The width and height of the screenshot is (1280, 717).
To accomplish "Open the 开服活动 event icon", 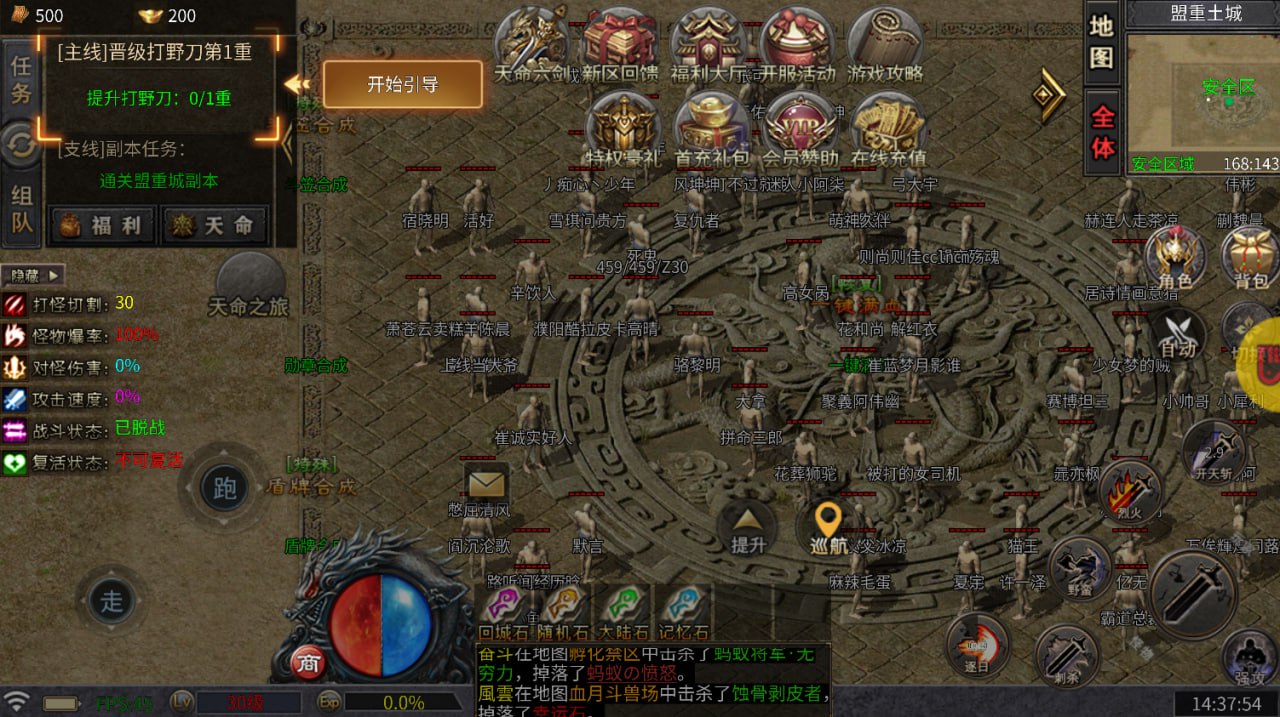I will click(797, 44).
